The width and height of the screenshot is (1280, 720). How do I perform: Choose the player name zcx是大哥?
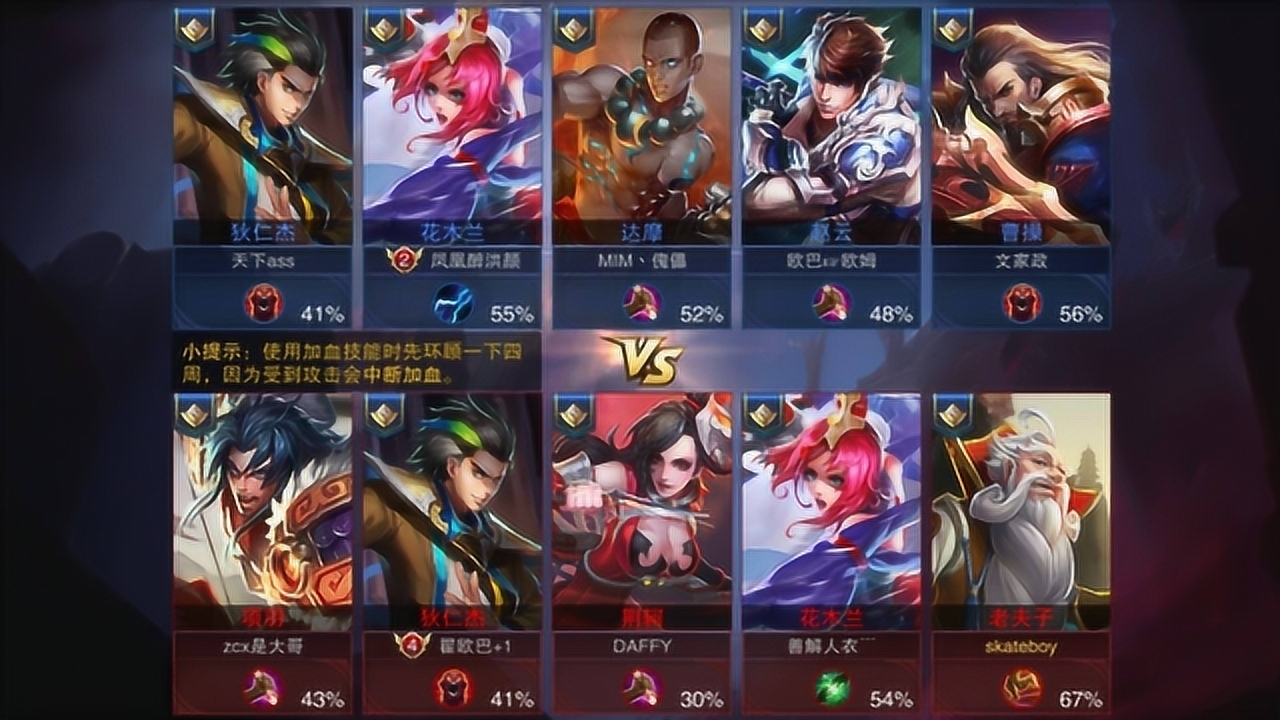[262, 647]
